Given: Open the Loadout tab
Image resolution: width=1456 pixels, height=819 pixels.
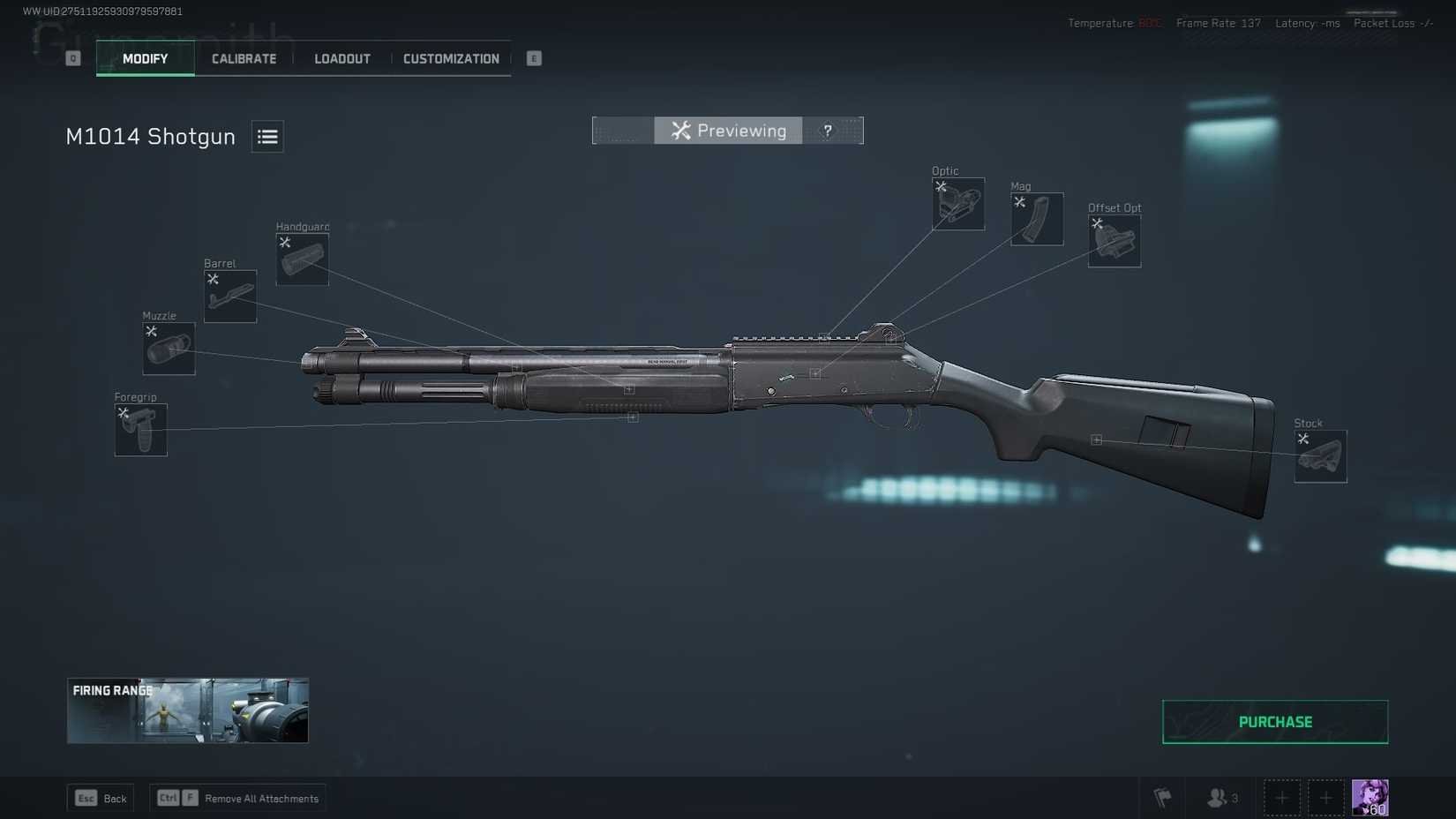Looking at the screenshot, I should 341,58.
